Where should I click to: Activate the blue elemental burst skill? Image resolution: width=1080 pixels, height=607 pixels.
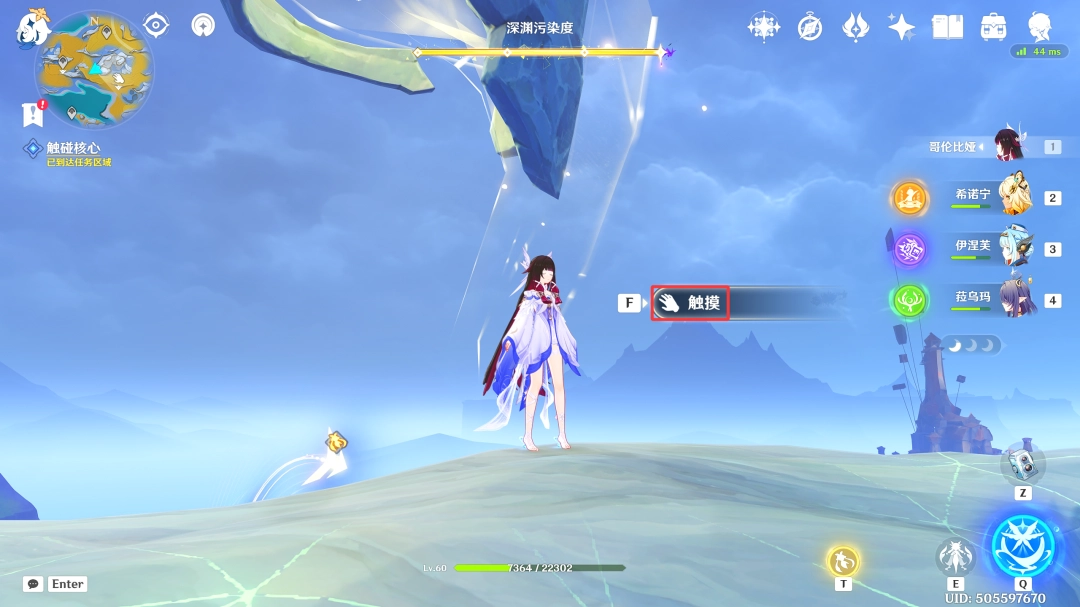pyautogui.click(x=1022, y=546)
